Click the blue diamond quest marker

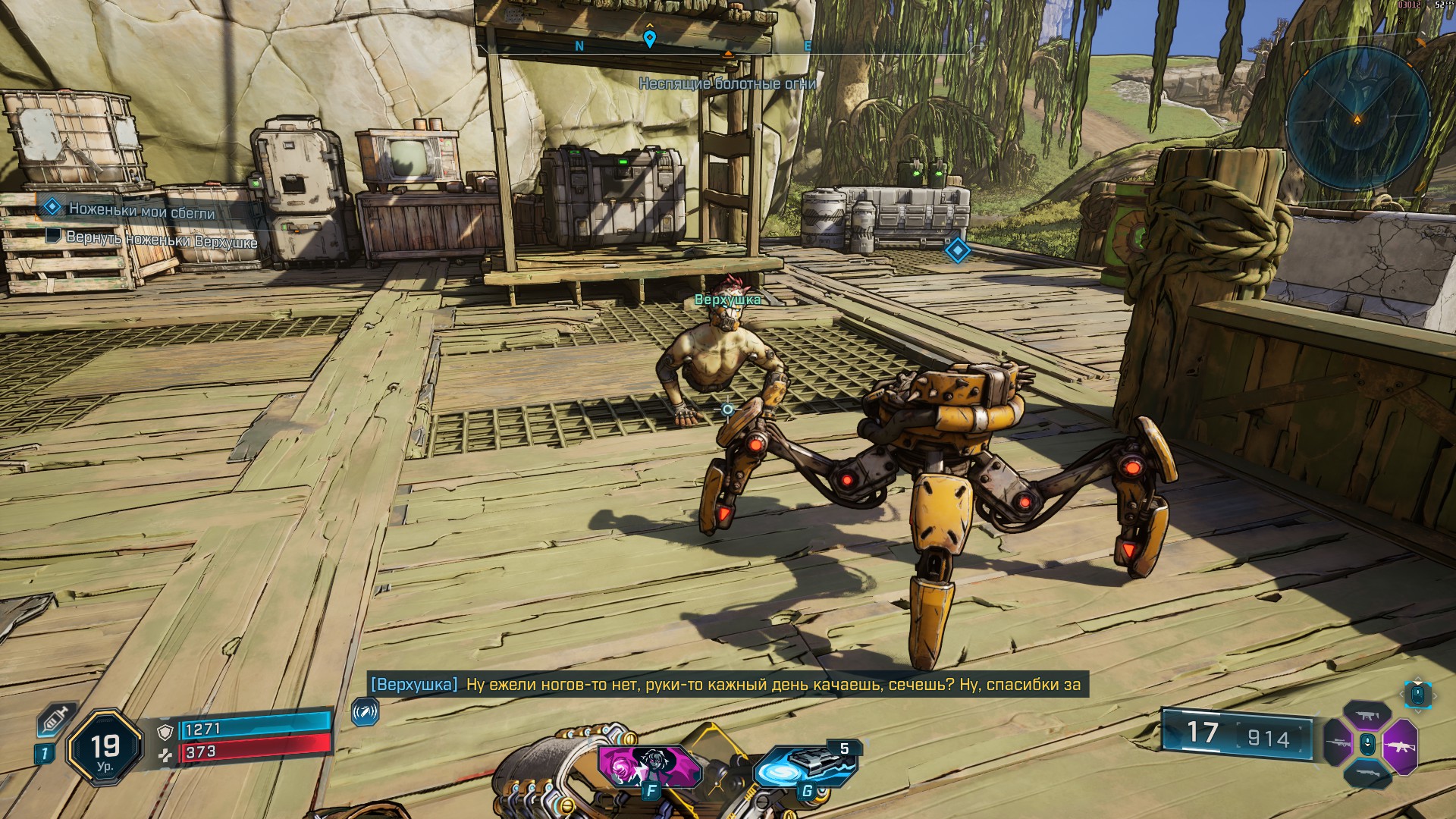957,250
